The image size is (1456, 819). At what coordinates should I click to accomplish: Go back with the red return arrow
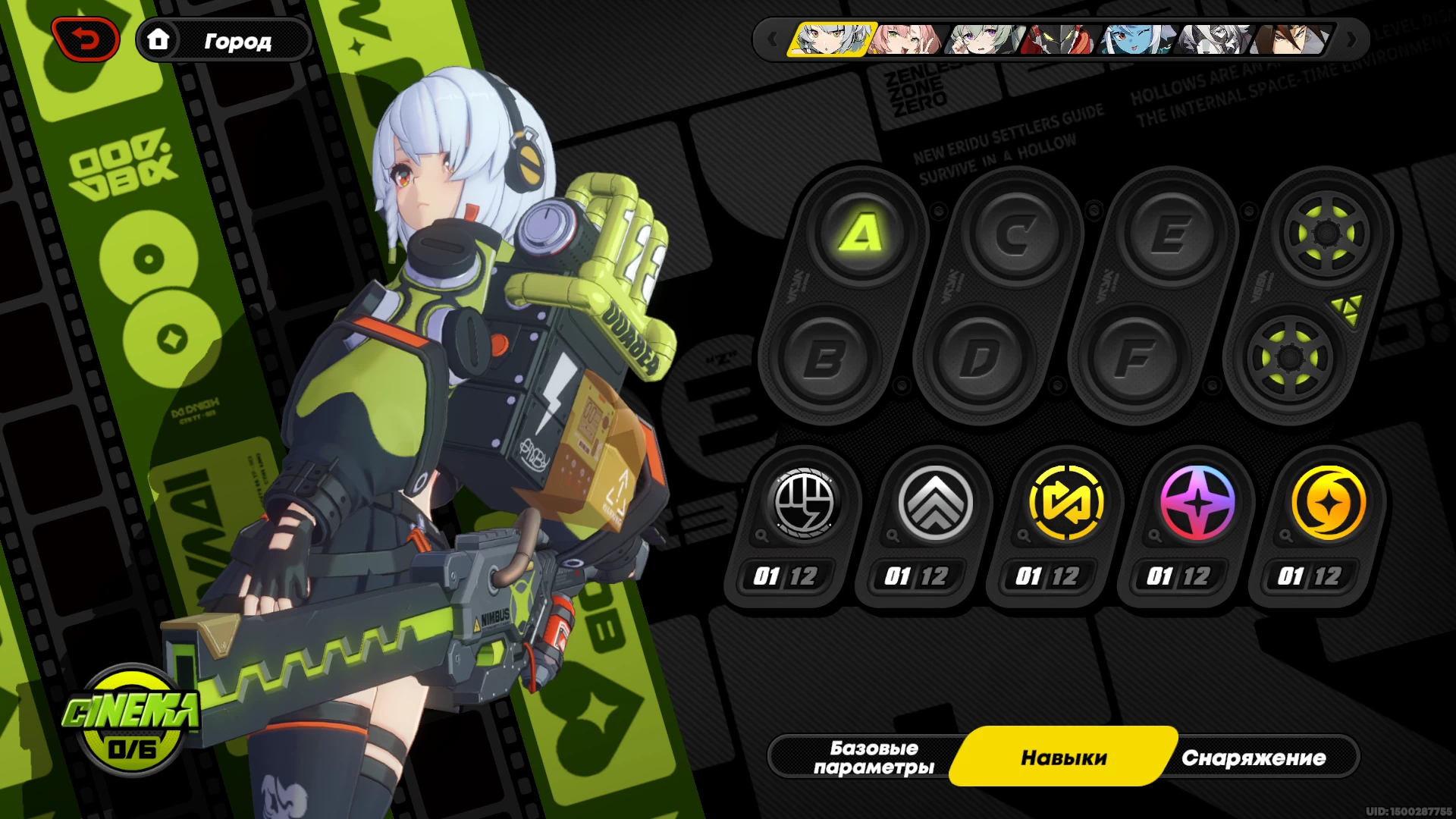click(x=85, y=39)
